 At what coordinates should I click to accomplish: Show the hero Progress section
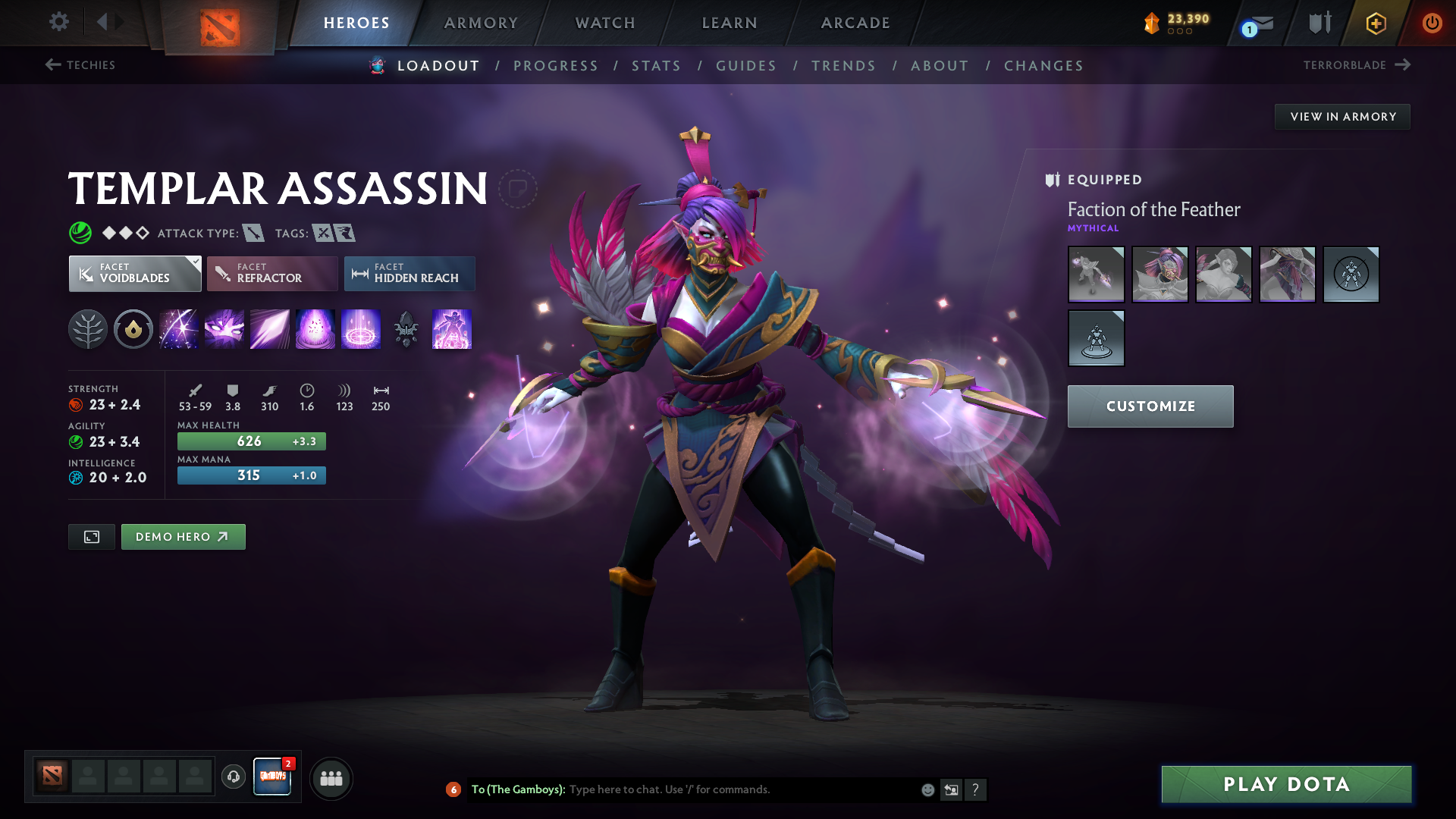(x=556, y=66)
